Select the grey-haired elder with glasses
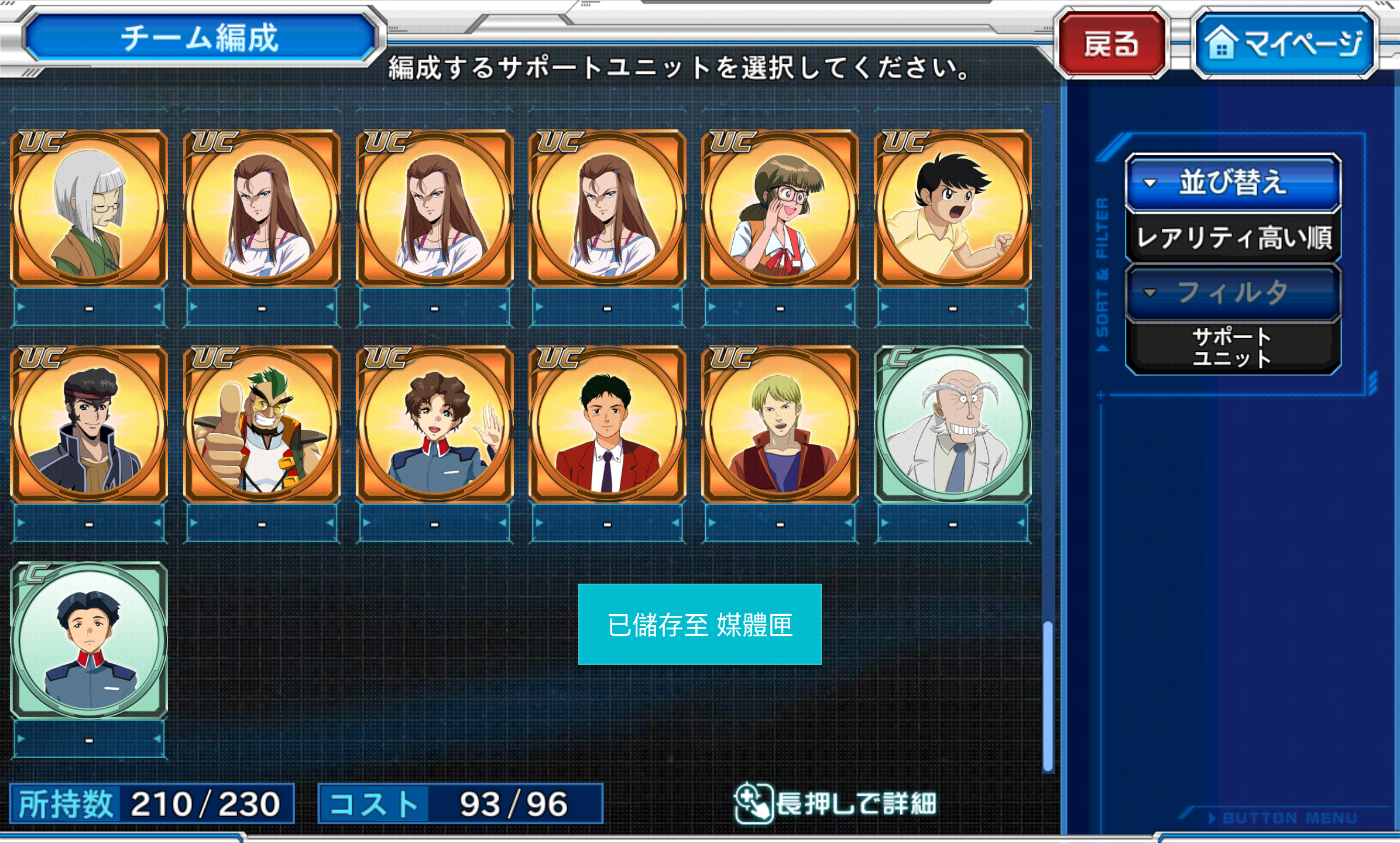Screen dimensions: 1400x843 [x=89, y=208]
